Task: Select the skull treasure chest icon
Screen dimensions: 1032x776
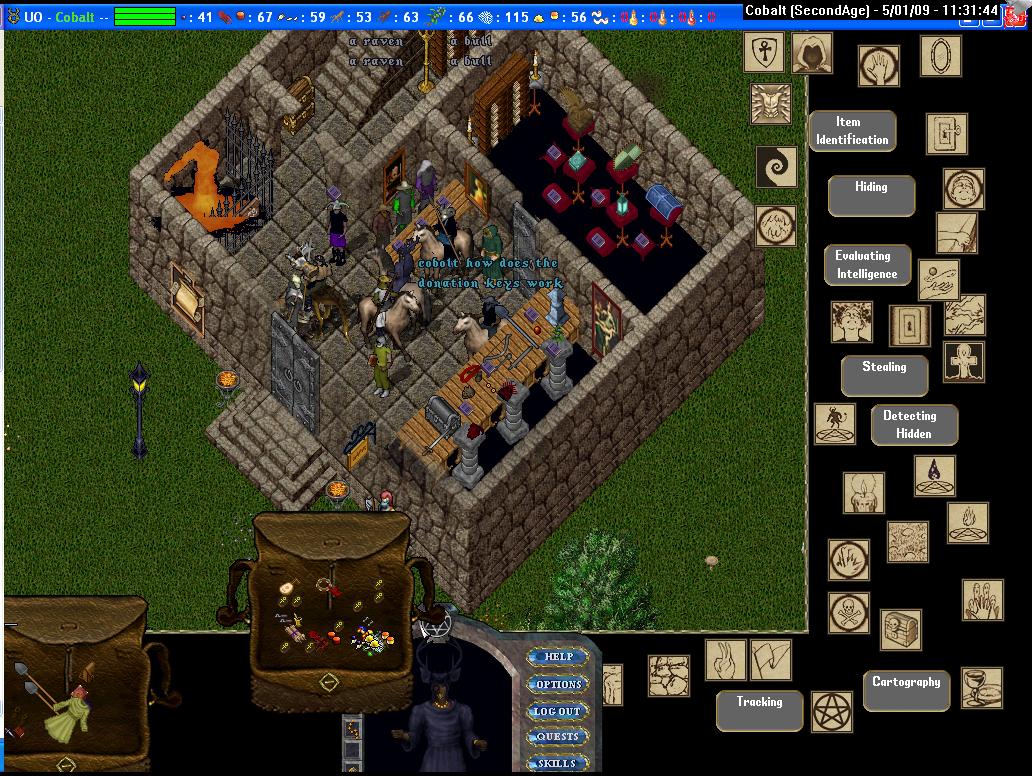Action: pos(900,630)
